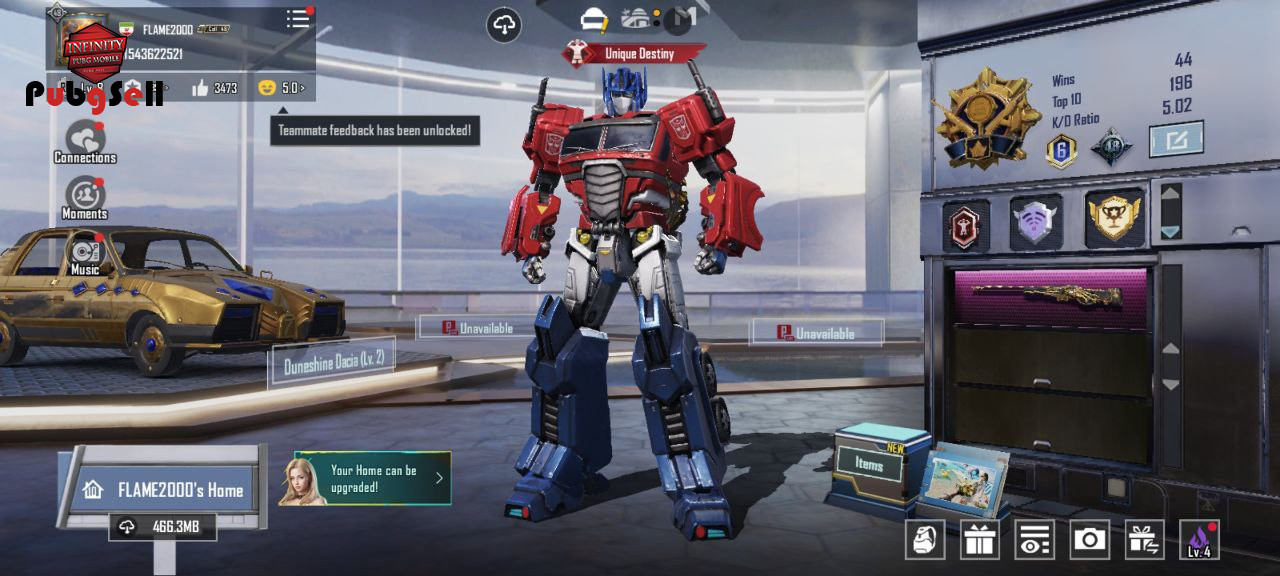The height and width of the screenshot is (576, 1280).
Task: Open the Moments feed
Action: pos(85,197)
